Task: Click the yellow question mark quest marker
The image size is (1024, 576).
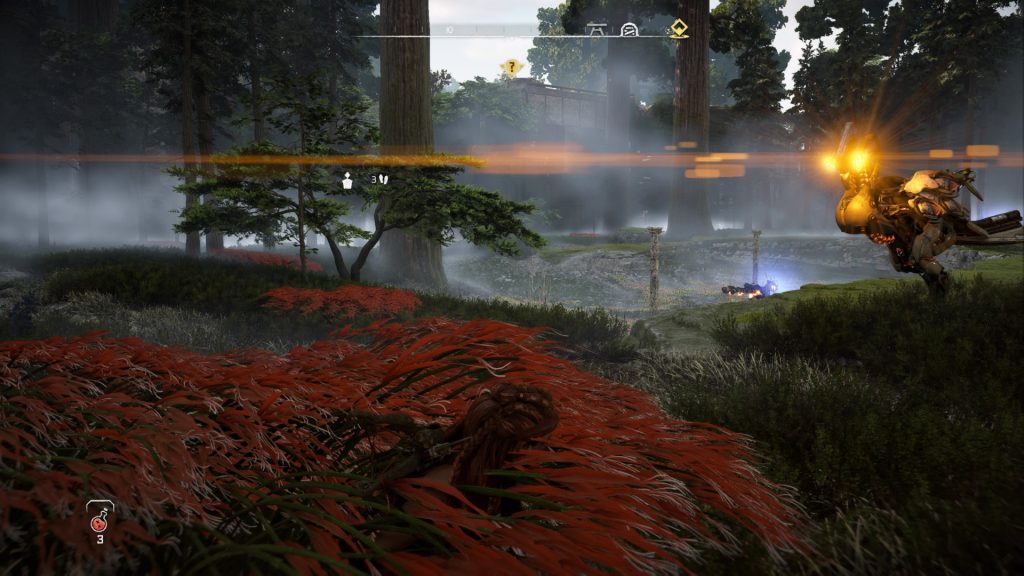Action: (512, 68)
